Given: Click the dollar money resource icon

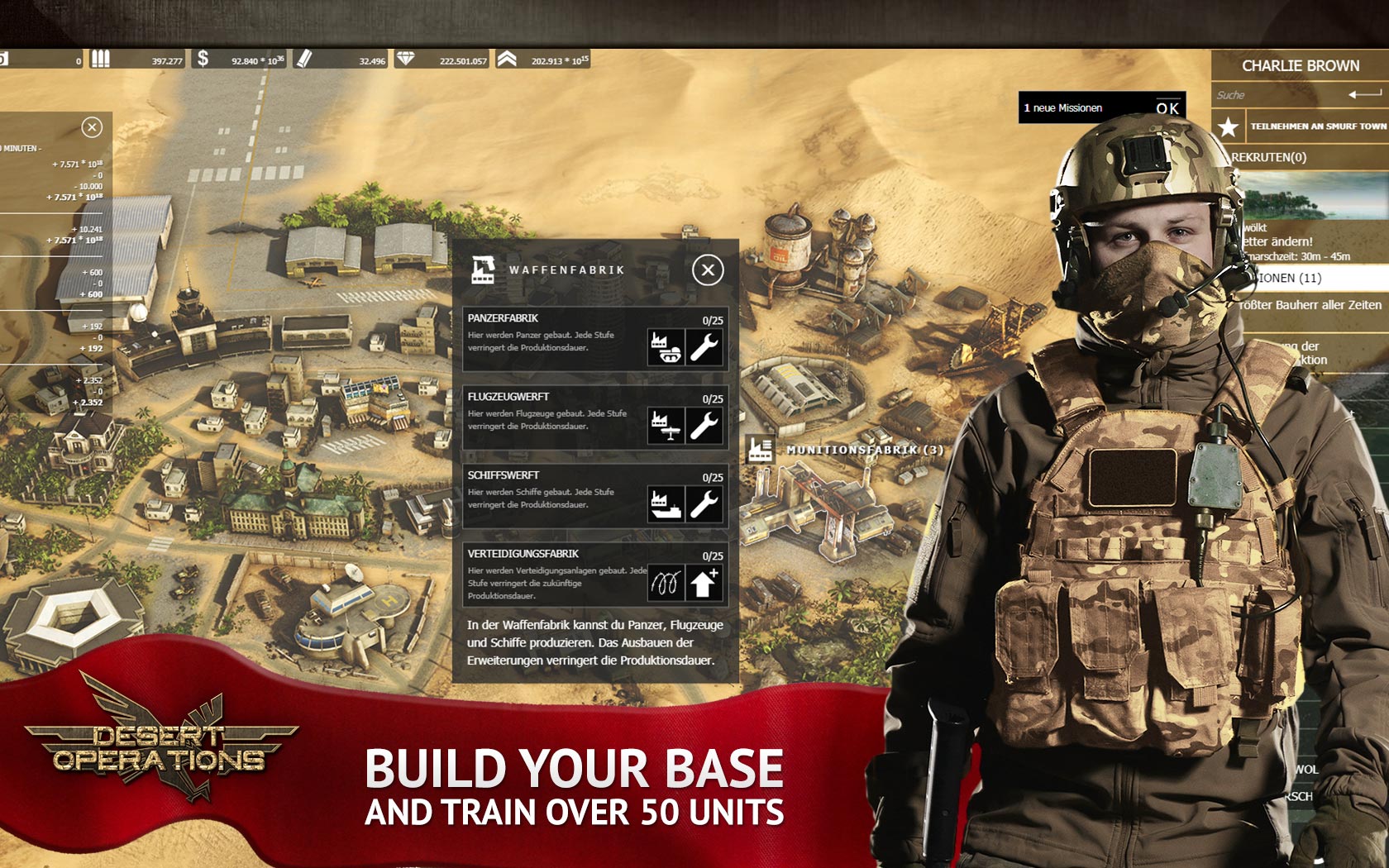Looking at the screenshot, I should coord(203,60).
